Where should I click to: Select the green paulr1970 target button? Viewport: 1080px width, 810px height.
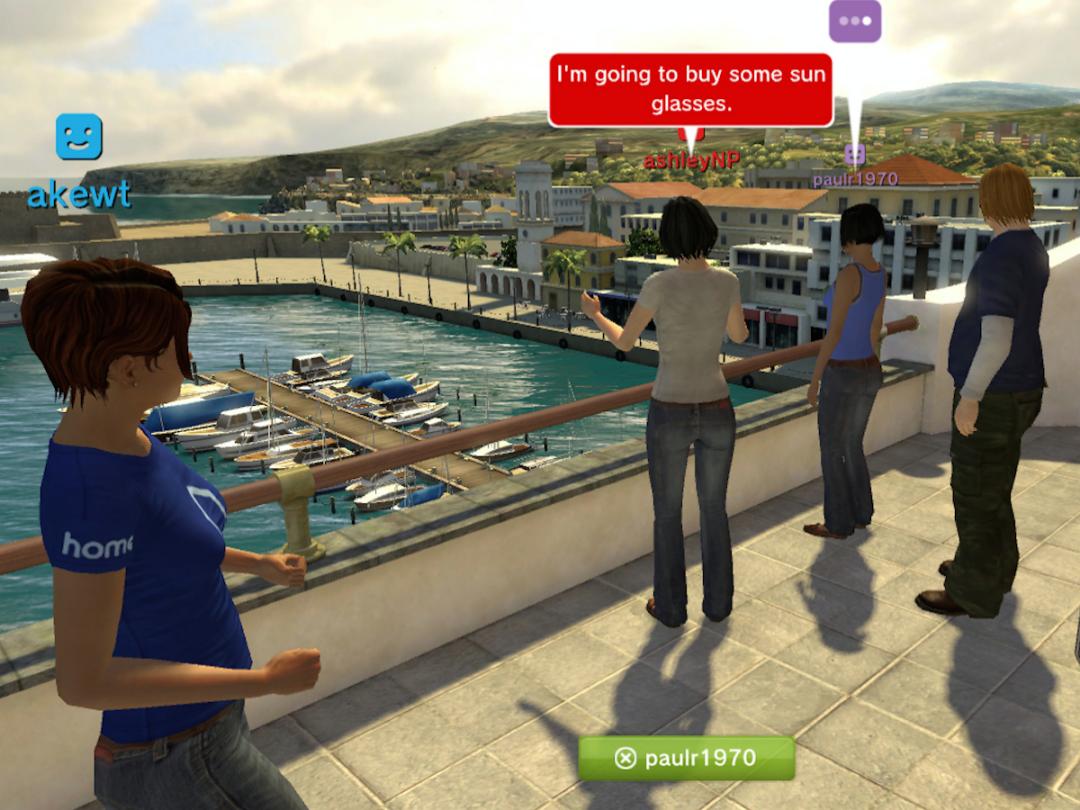(x=686, y=758)
